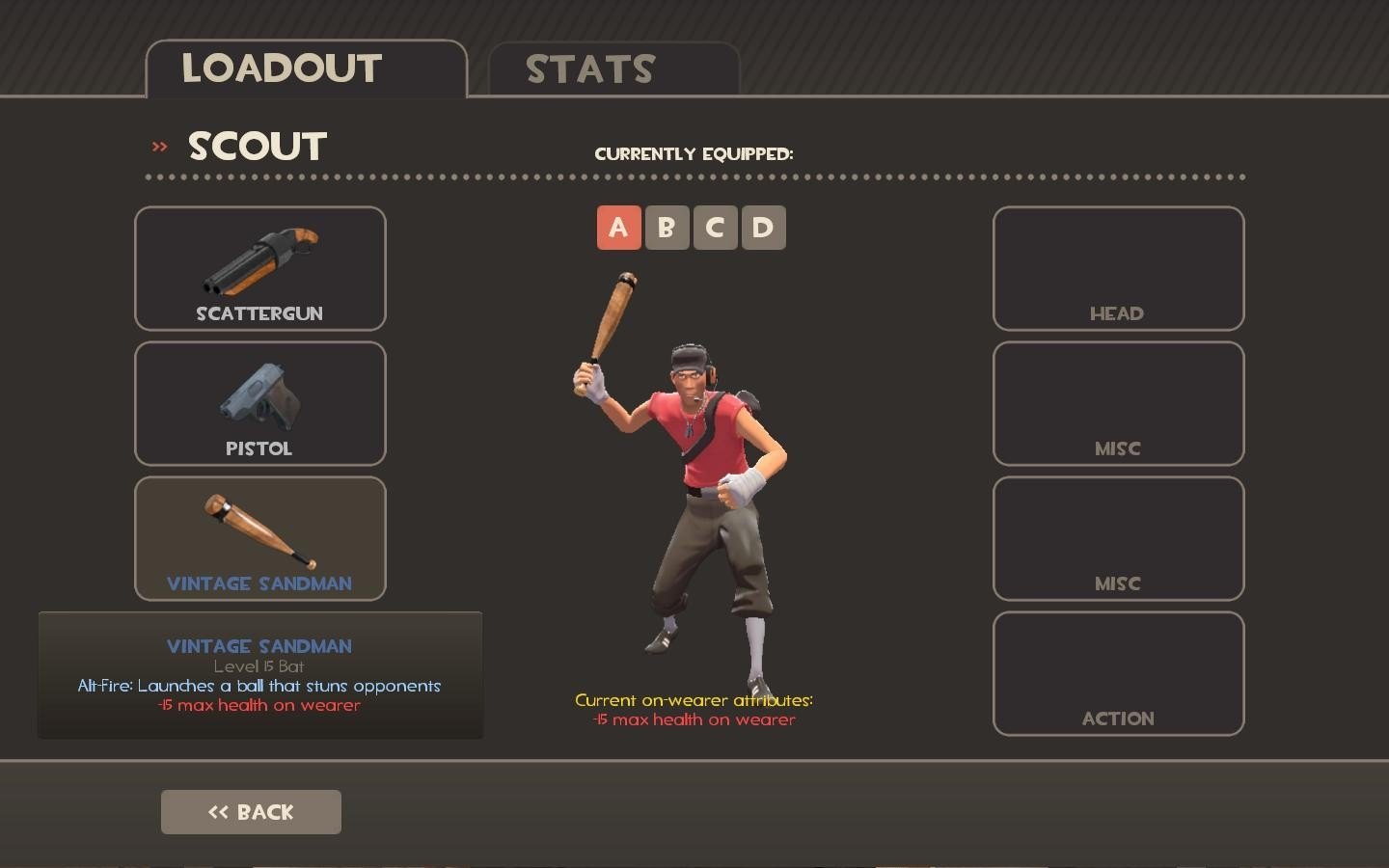Open the empty Head cosmetic slot
This screenshot has height=868, width=1389.
click(1118, 269)
